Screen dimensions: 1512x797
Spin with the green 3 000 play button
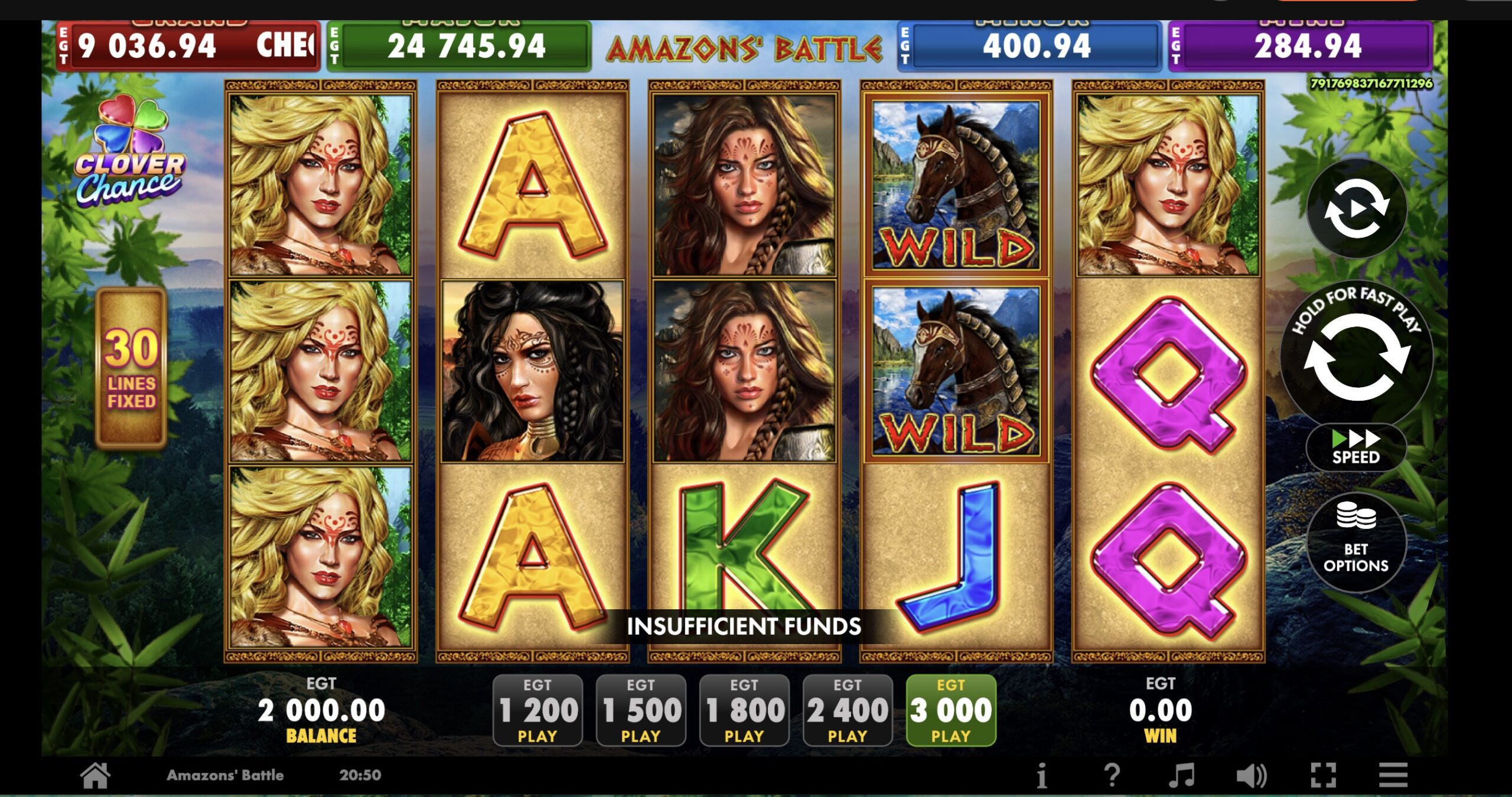pyautogui.click(x=951, y=710)
